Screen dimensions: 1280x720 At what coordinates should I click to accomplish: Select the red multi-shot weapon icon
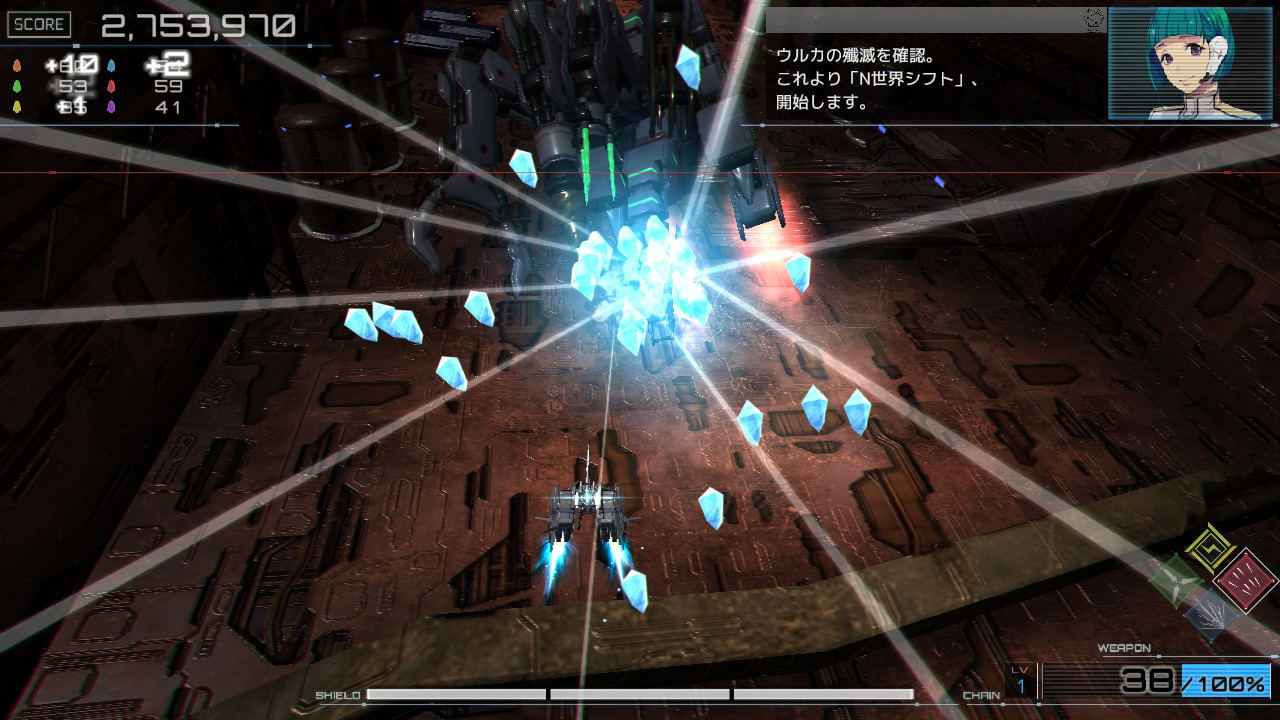coord(1246,580)
